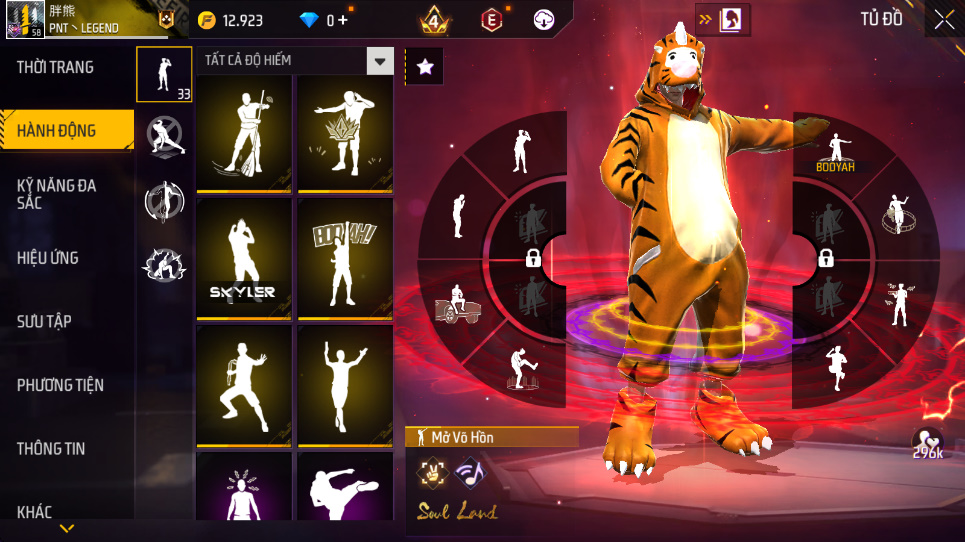Close the Tủ Đồ wardrobe screen

944,19
